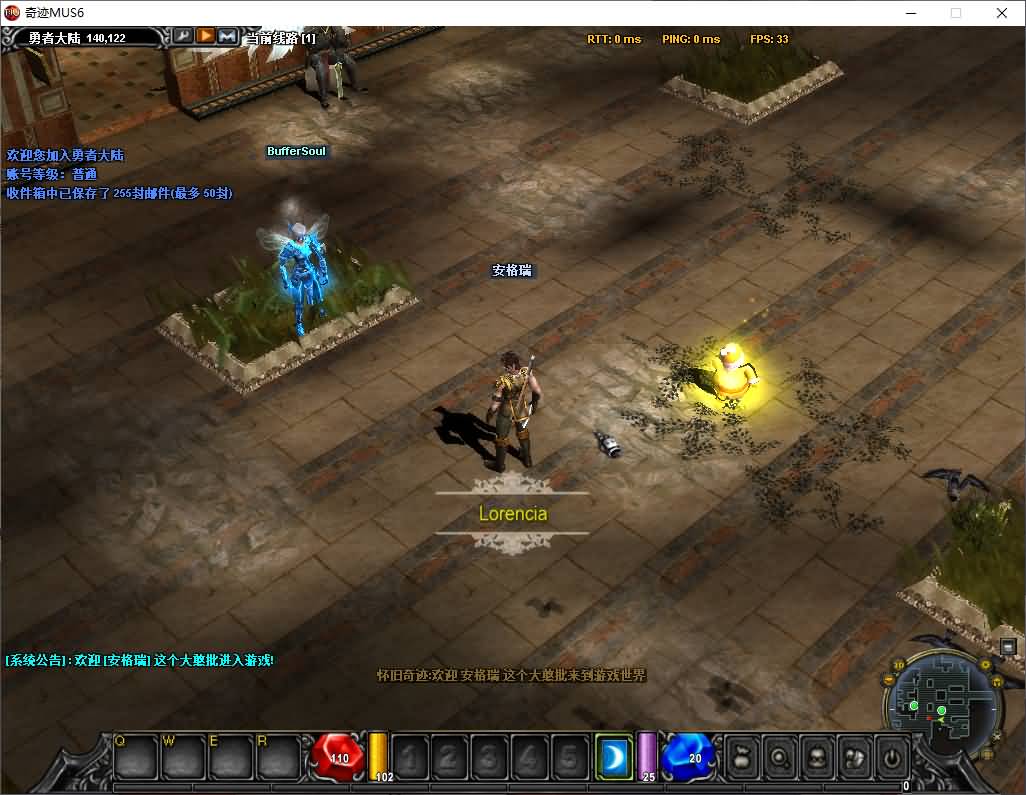Screen dimensions: 1026x795
Task: Close the game window
Action: pos(1002,13)
